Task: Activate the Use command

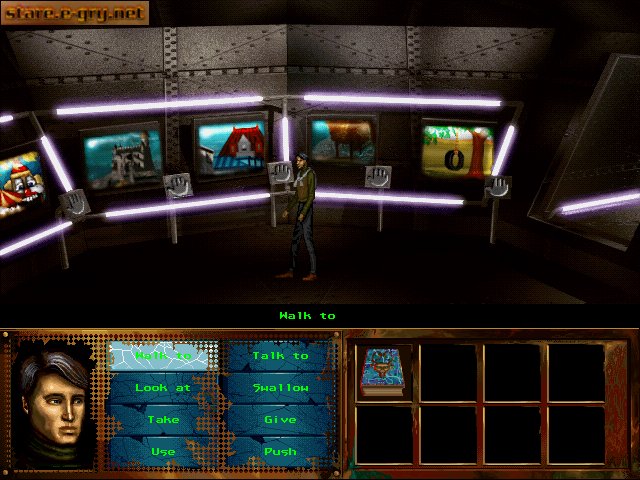Action: coord(163,451)
